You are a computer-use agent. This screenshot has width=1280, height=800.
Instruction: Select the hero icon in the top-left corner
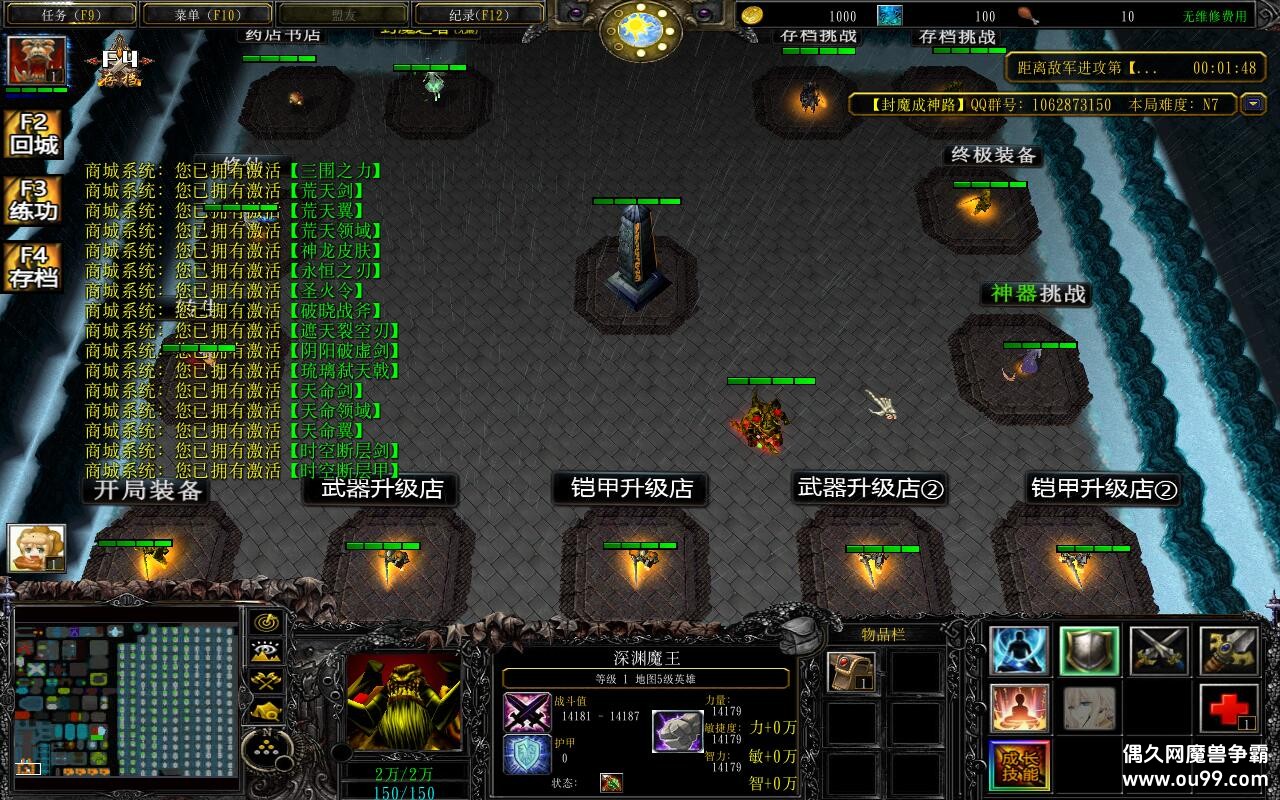coord(38,61)
